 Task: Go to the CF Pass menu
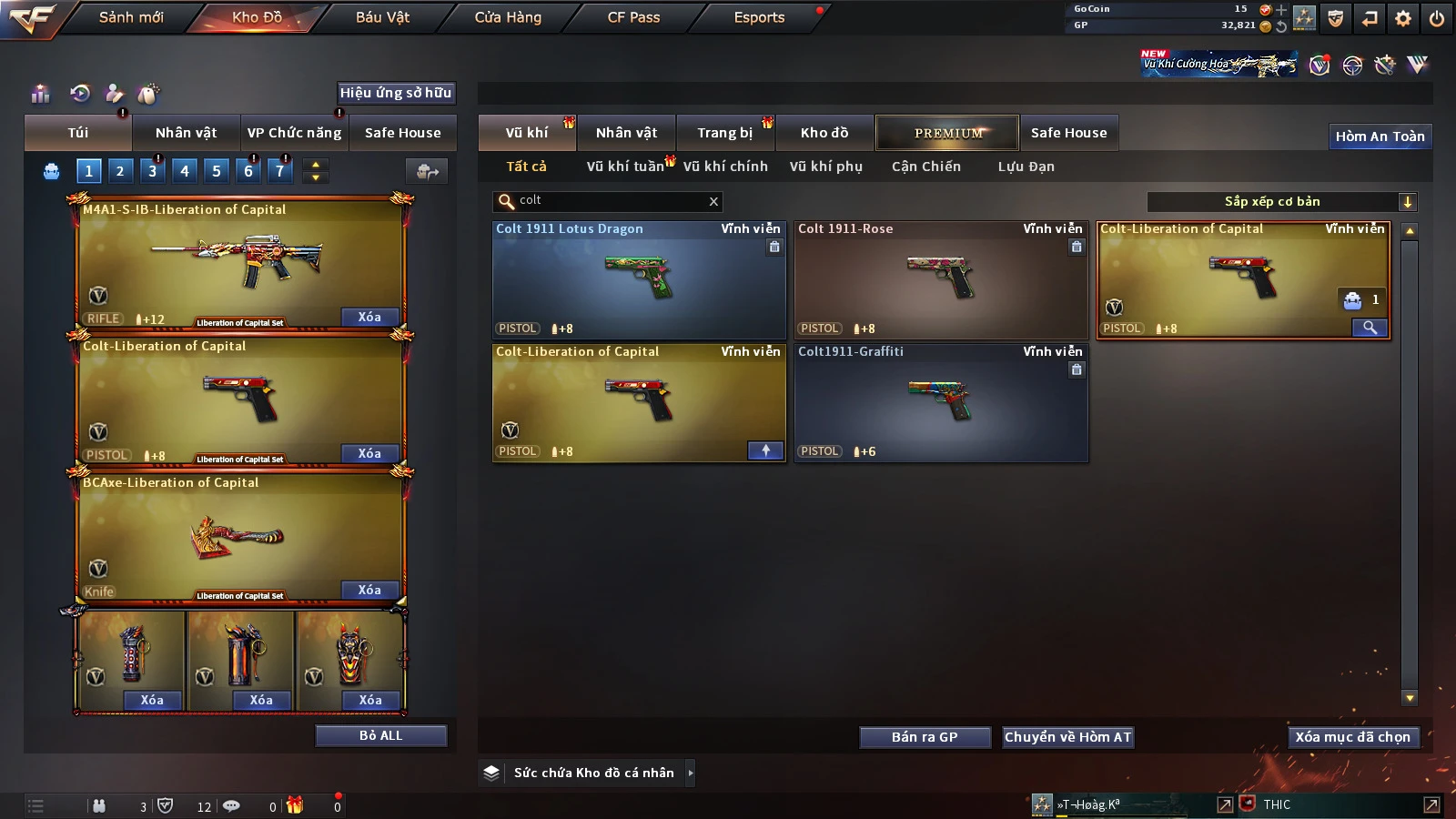633,17
